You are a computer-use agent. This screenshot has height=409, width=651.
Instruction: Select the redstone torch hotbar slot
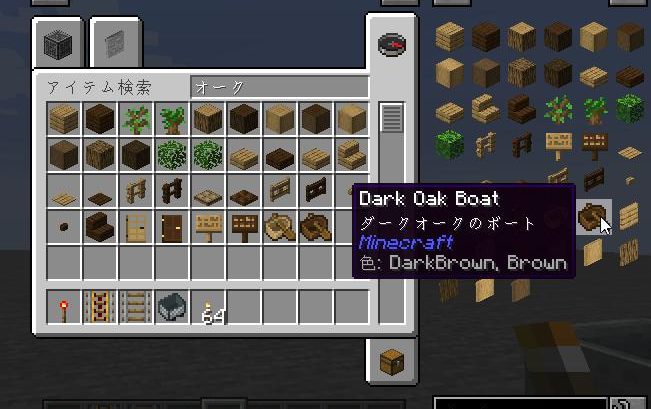(x=62, y=307)
